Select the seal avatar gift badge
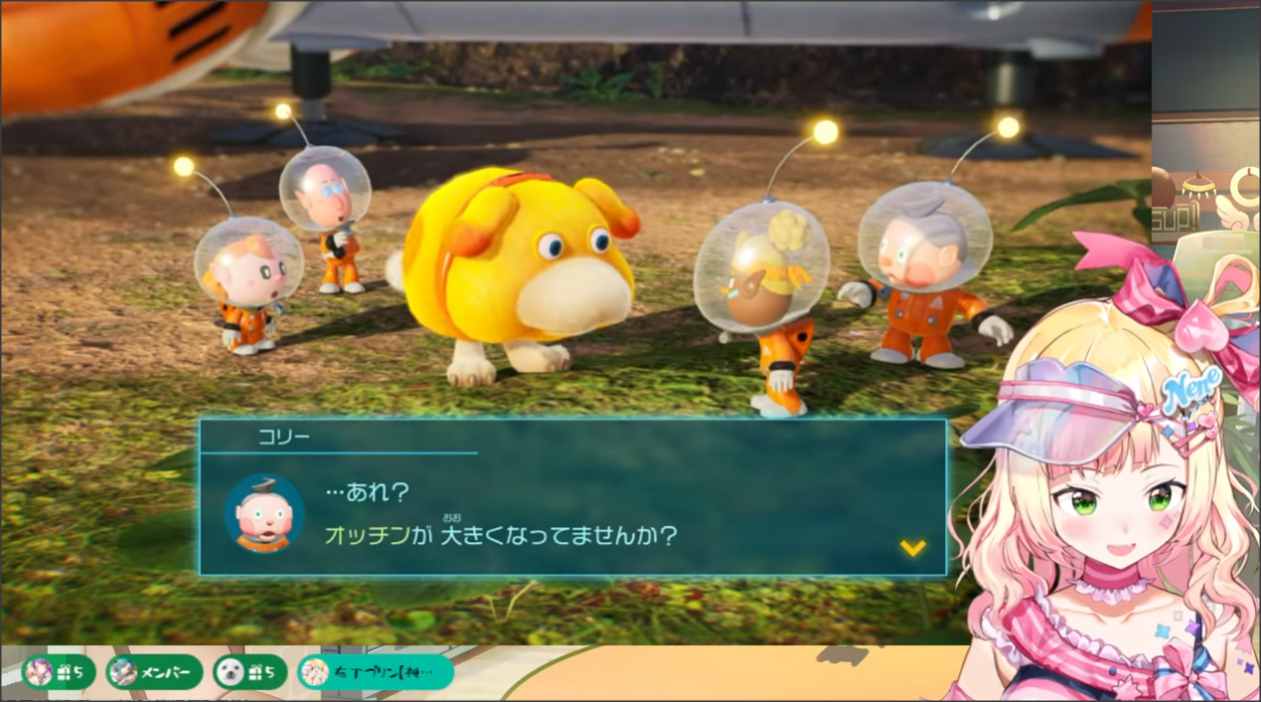1261x702 pixels. click(x=249, y=672)
